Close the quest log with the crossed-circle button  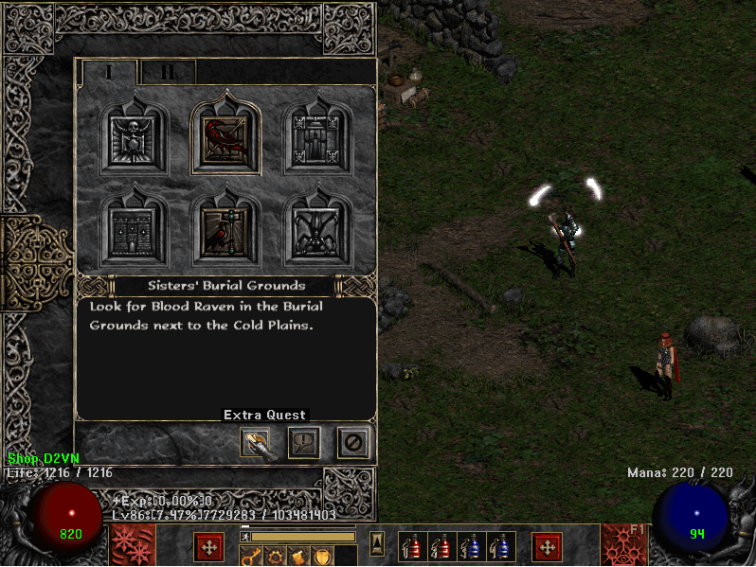pos(352,441)
